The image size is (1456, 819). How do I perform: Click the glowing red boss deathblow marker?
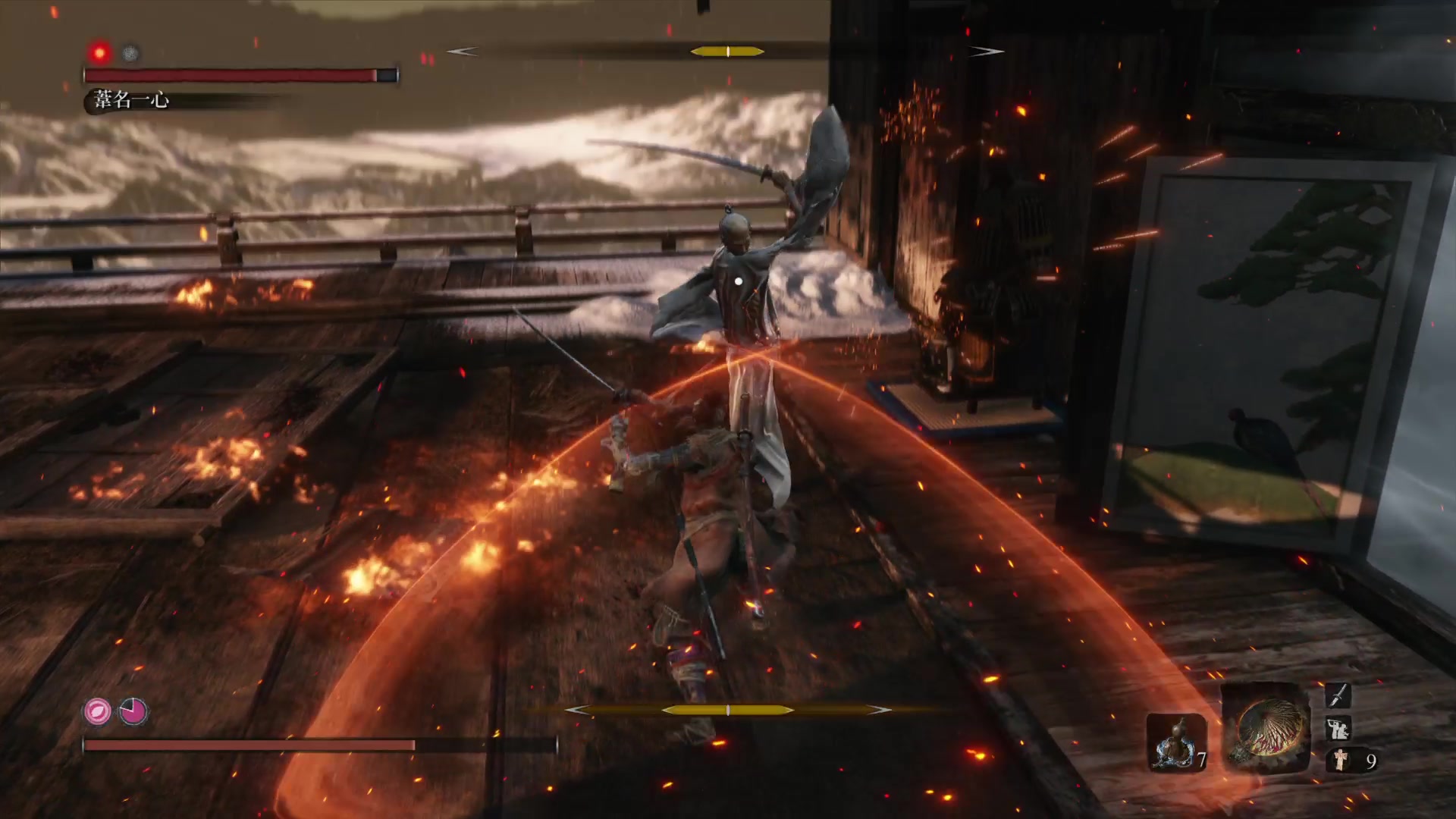(x=99, y=52)
